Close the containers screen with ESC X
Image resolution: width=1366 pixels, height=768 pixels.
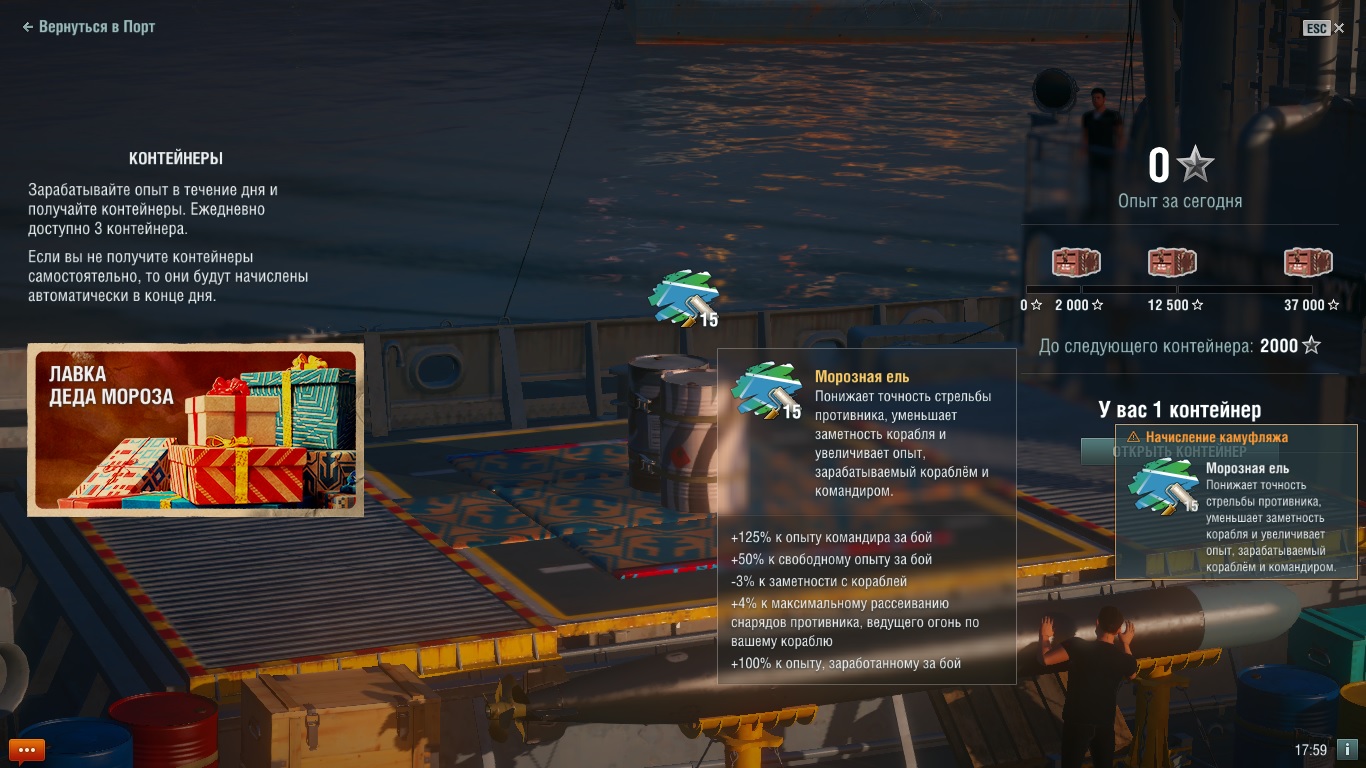click(1324, 28)
